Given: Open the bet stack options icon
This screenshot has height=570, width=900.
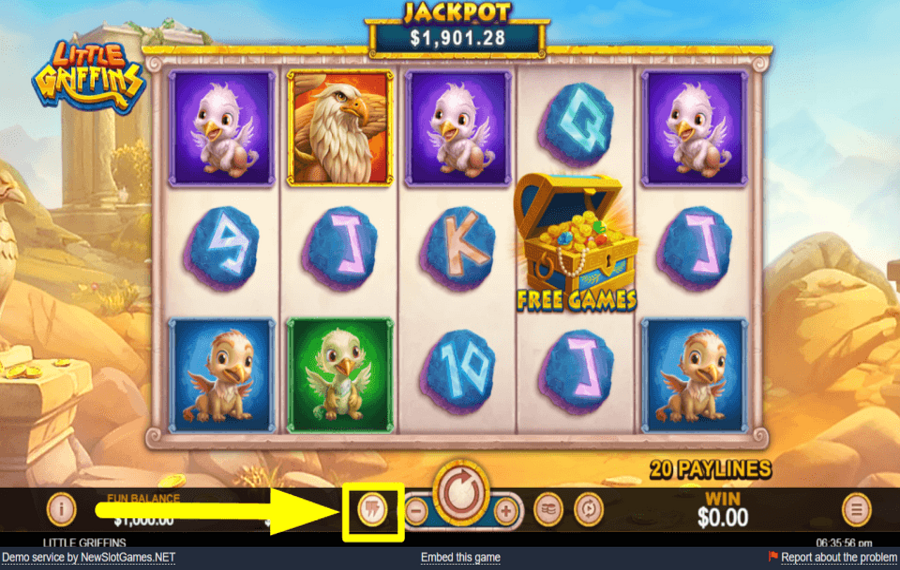Looking at the screenshot, I should tap(548, 510).
